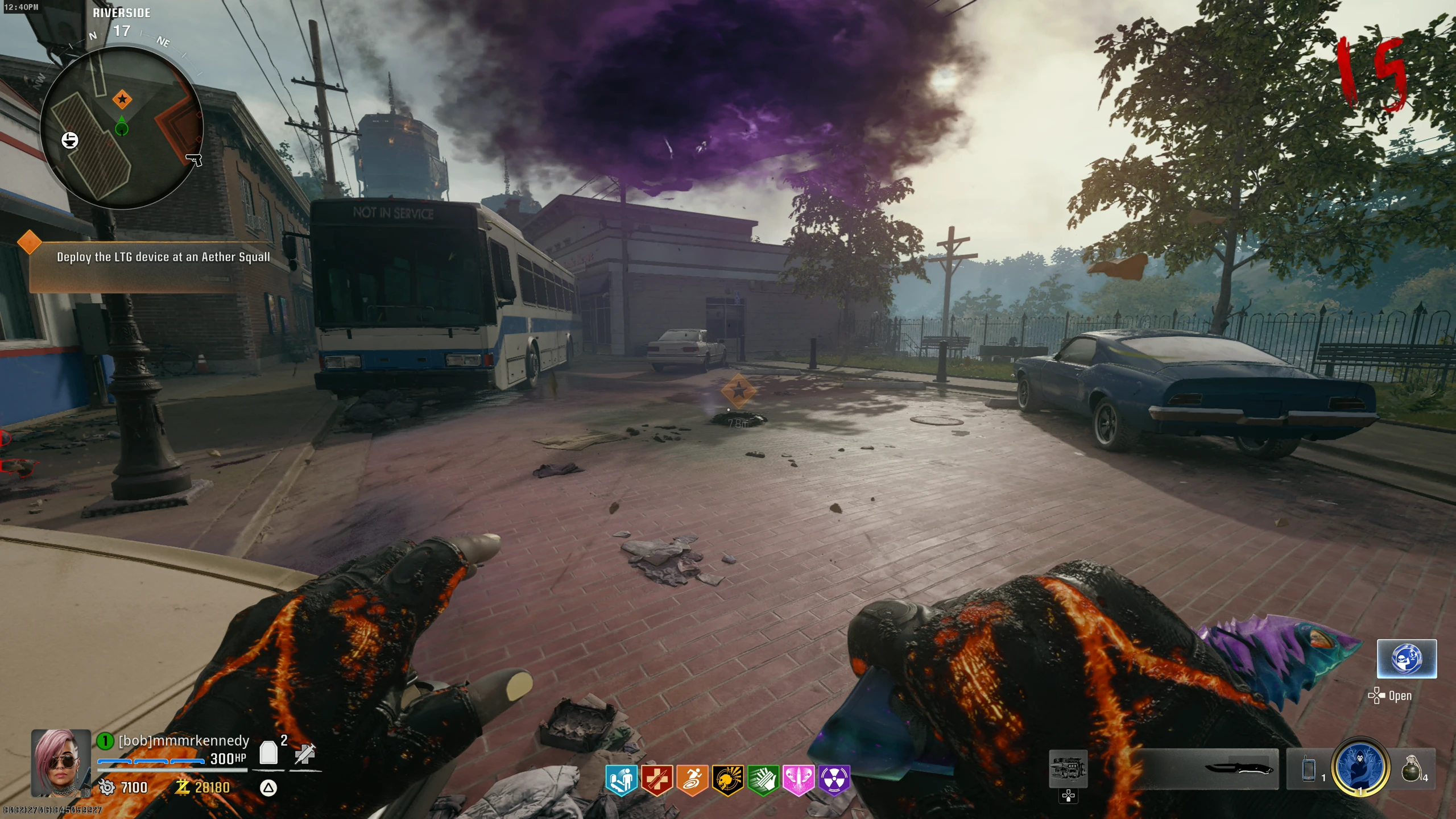Click the pistol icon on the minimap
Viewport: 1456px width, 819px height.
pos(194,160)
